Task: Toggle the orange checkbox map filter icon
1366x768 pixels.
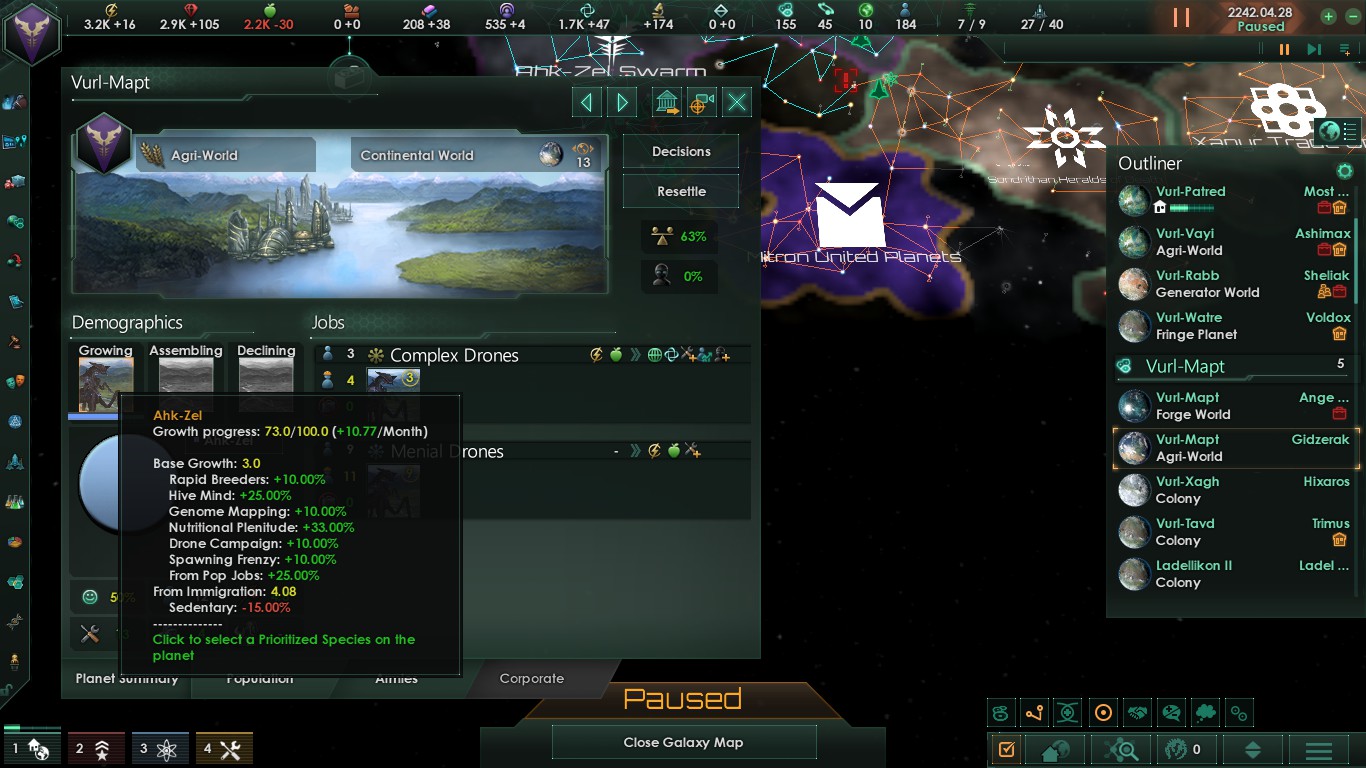Action: click(1006, 748)
